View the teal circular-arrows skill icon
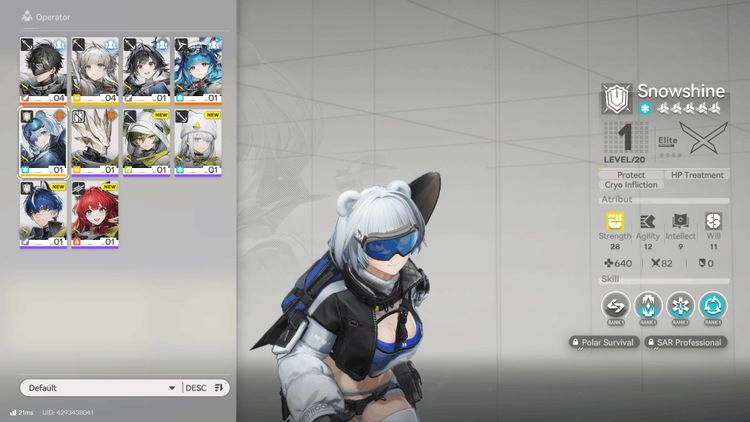Image resolution: width=750 pixels, height=422 pixels. 713,305
